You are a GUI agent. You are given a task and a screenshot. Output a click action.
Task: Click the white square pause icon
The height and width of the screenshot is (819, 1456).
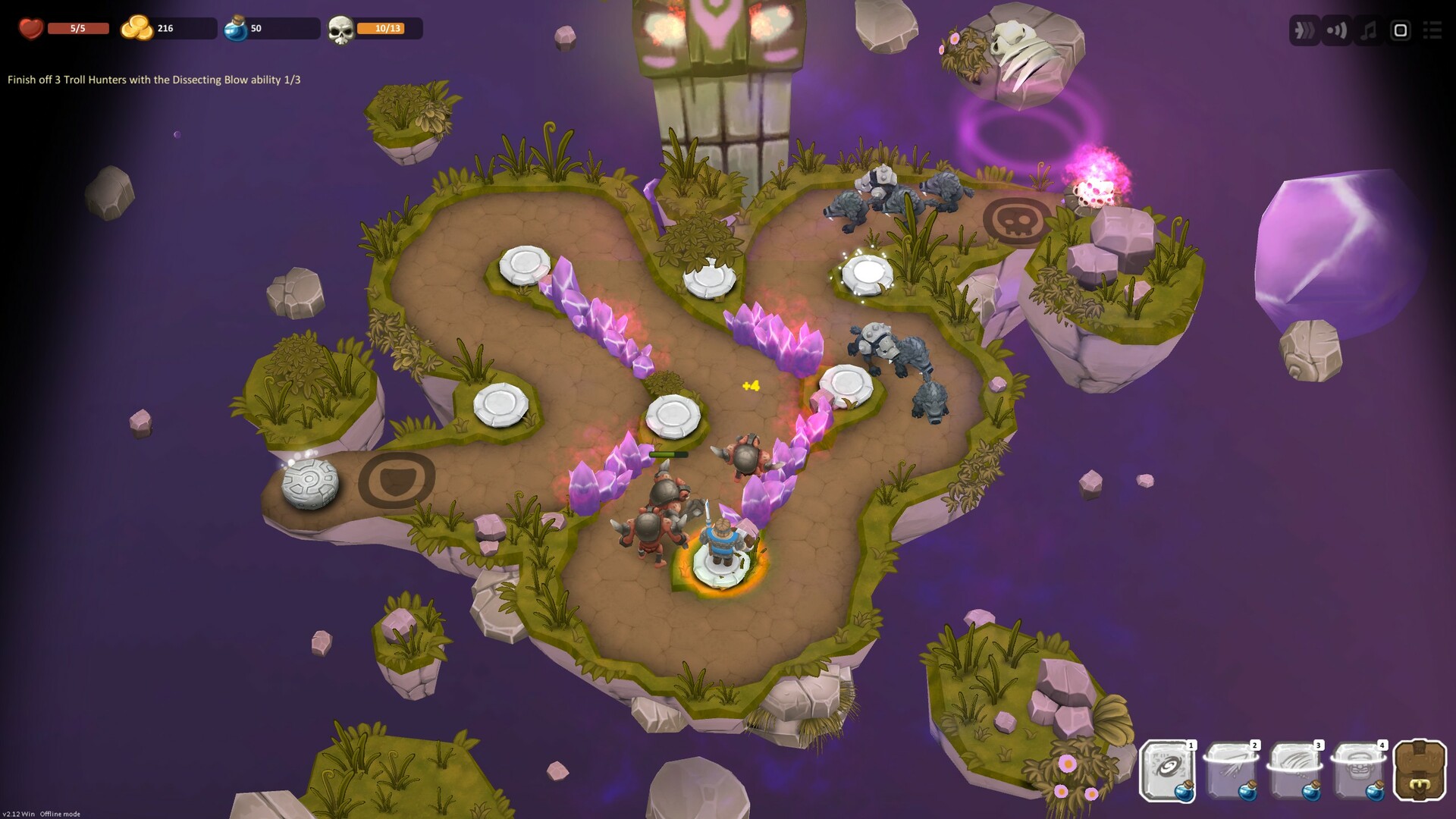coord(1398,31)
